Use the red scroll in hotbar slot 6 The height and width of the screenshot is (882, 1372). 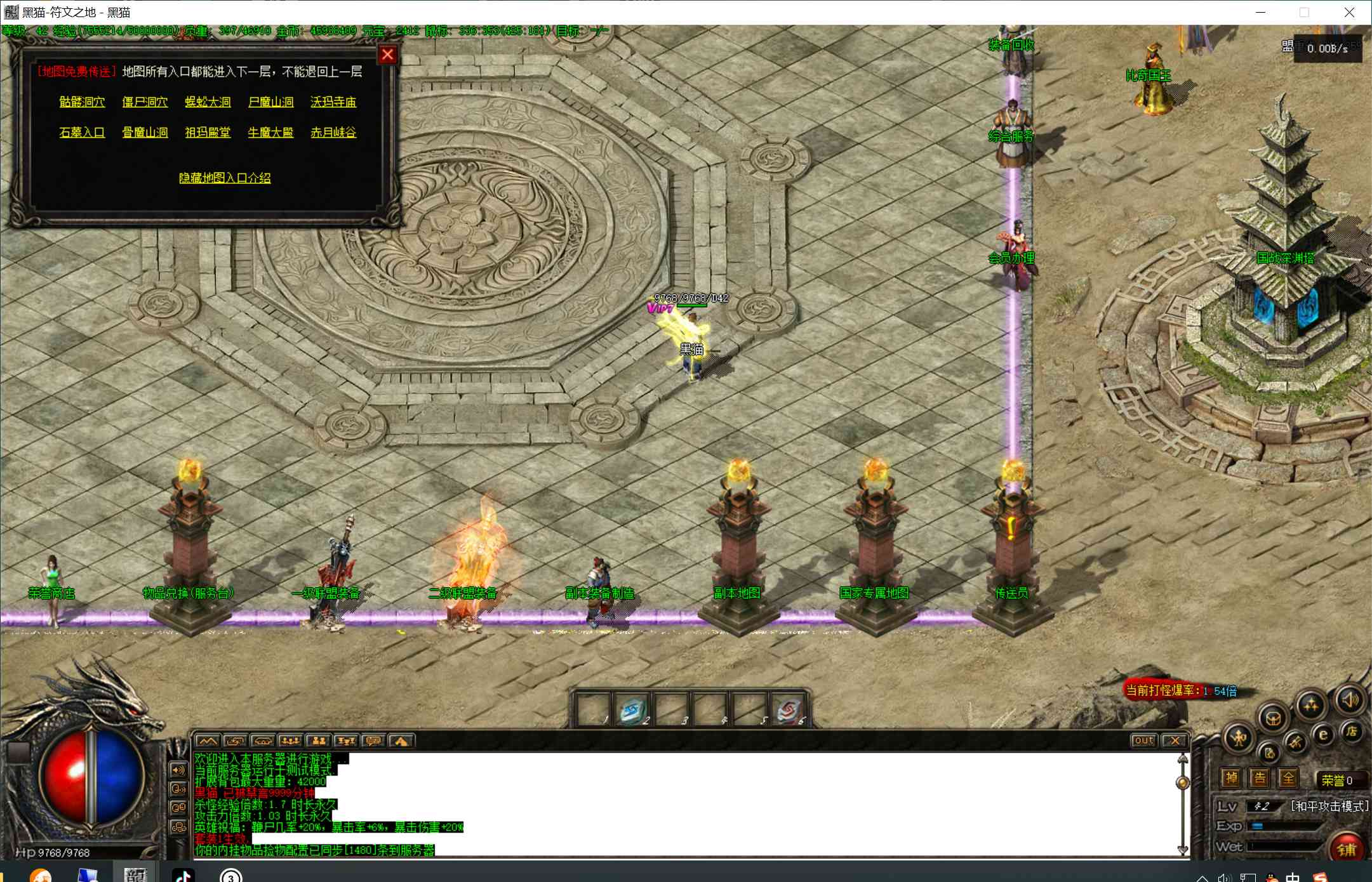click(789, 710)
